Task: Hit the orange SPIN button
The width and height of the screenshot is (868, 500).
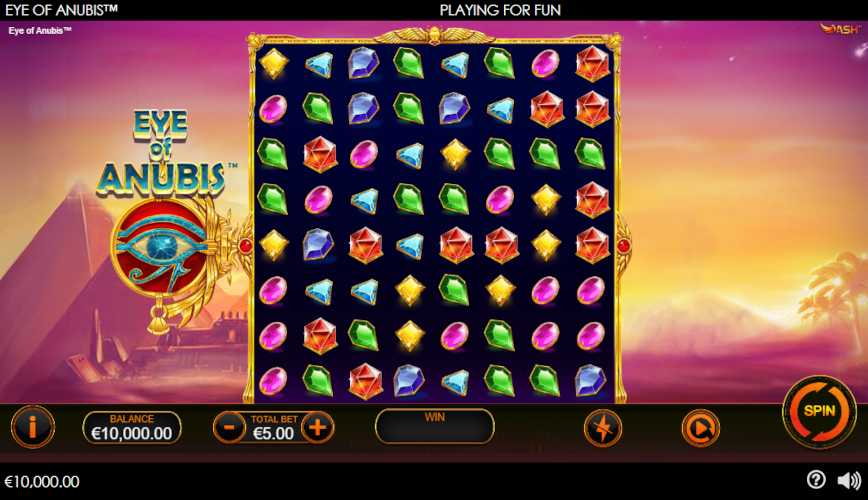Action: 818,412
